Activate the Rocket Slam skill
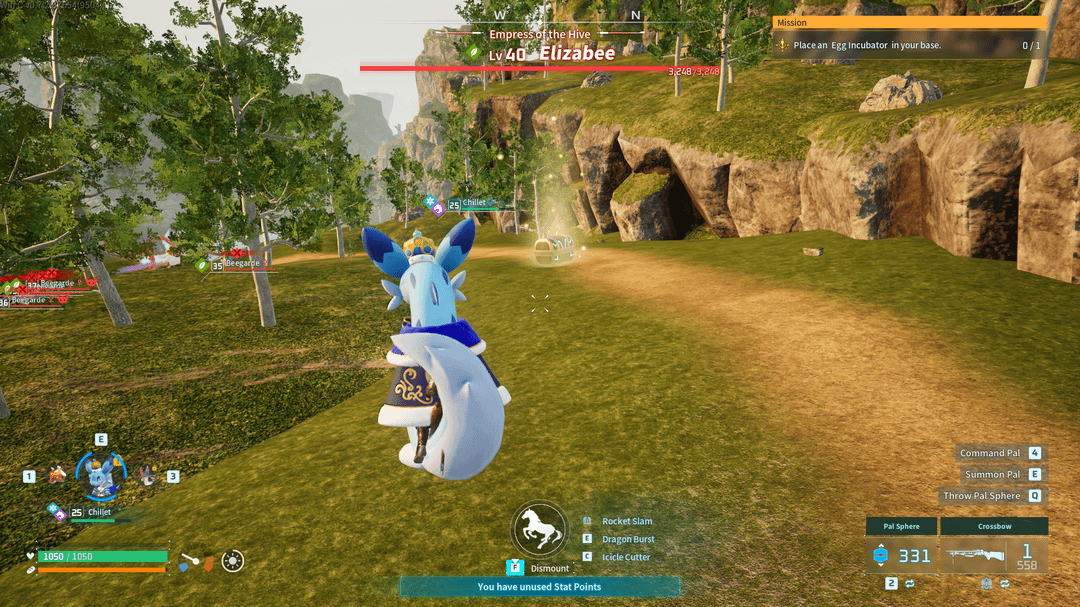1080x607 pixels. coord(627,521)
